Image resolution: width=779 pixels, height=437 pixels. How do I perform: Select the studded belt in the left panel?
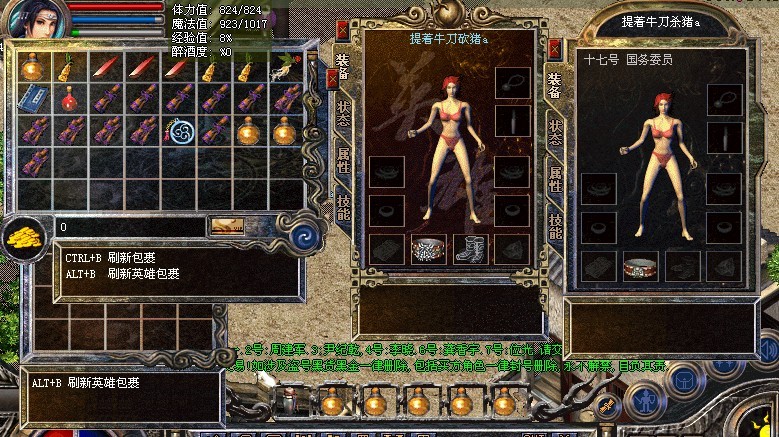pos(428,248)
